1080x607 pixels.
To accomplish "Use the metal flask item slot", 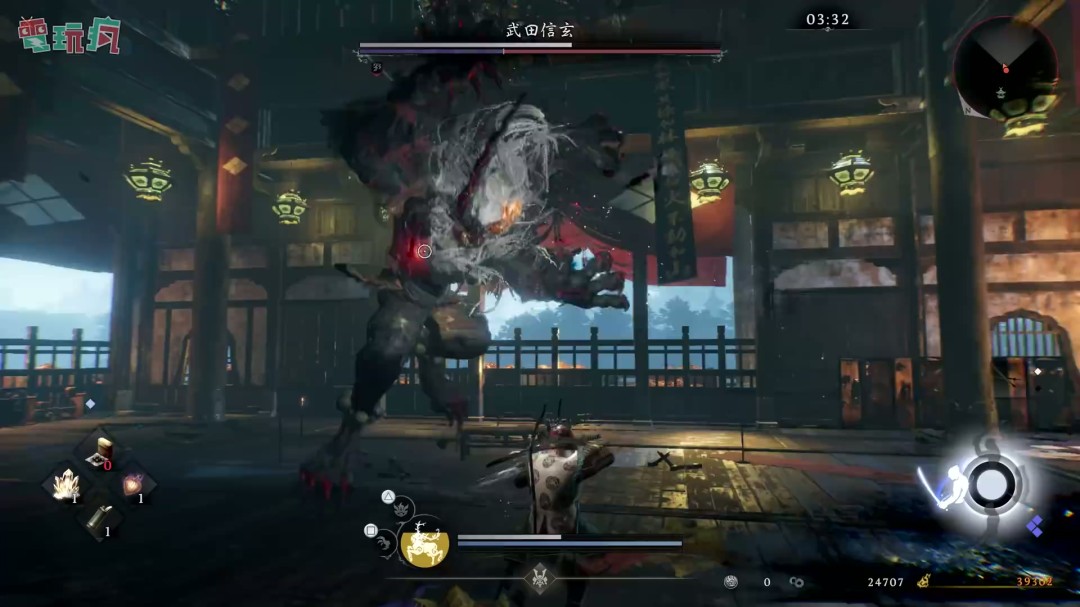I will [100, 520].
